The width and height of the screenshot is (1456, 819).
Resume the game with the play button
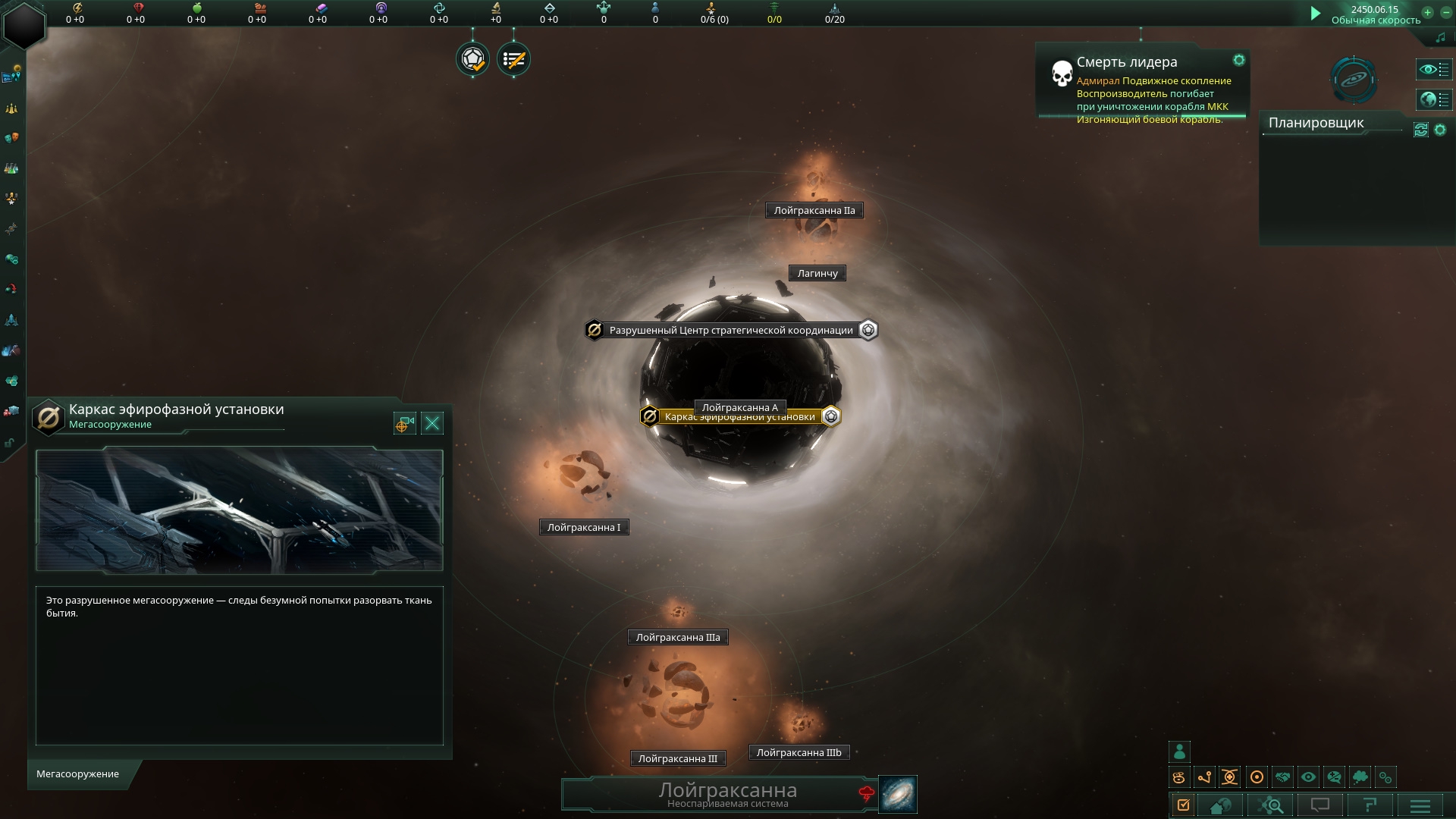click(x=1316, y=14)
